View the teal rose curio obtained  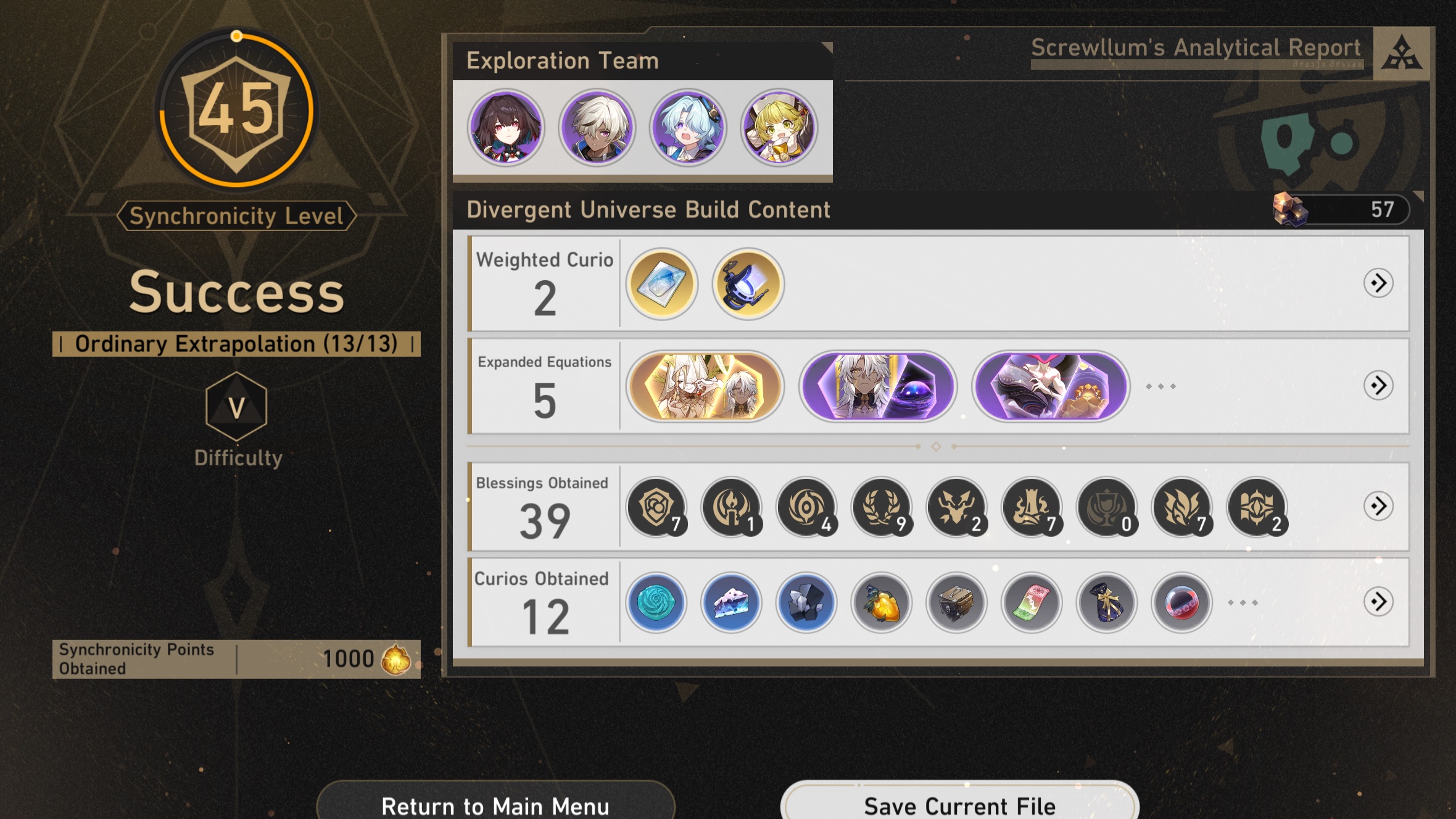pos(655,603)
